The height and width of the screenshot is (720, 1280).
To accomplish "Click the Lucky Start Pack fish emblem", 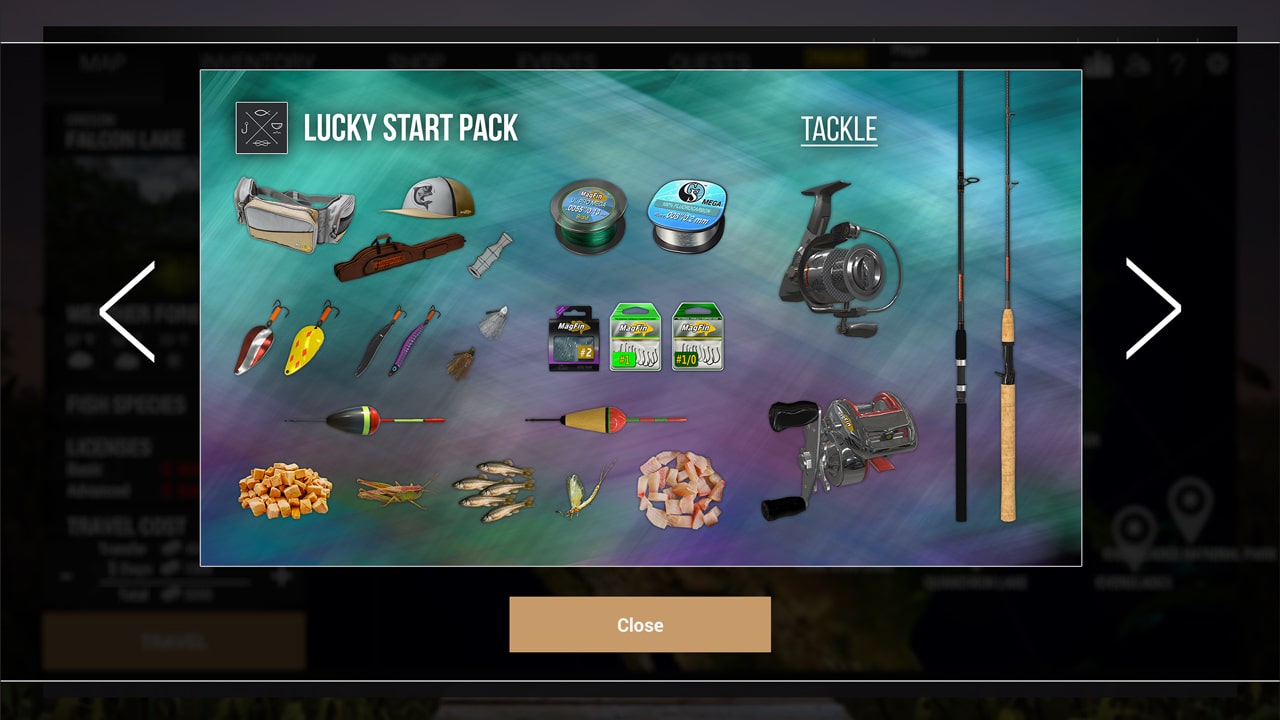I will coord(261,128).
